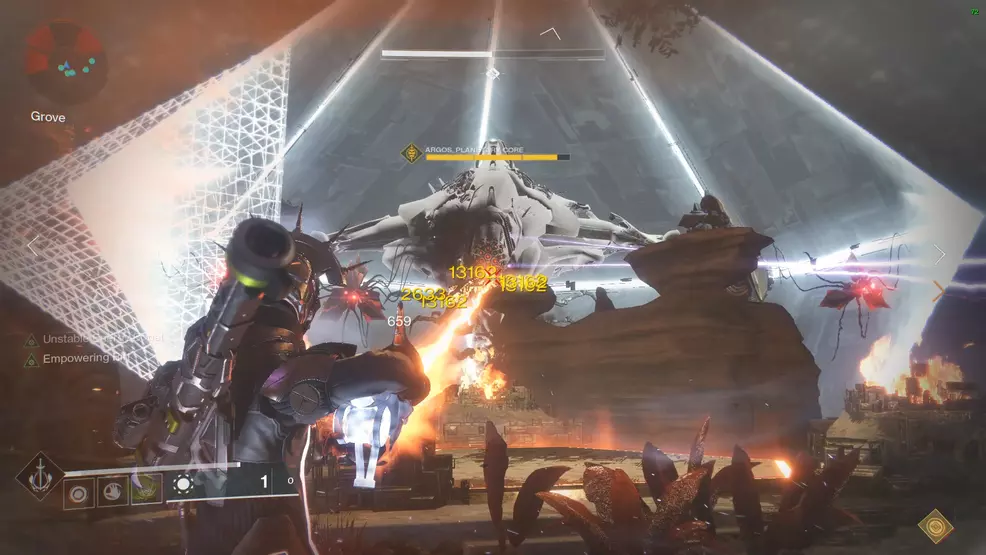Click the Argos boss name diamond icon
986x555 pixels.
coord(410,153)
